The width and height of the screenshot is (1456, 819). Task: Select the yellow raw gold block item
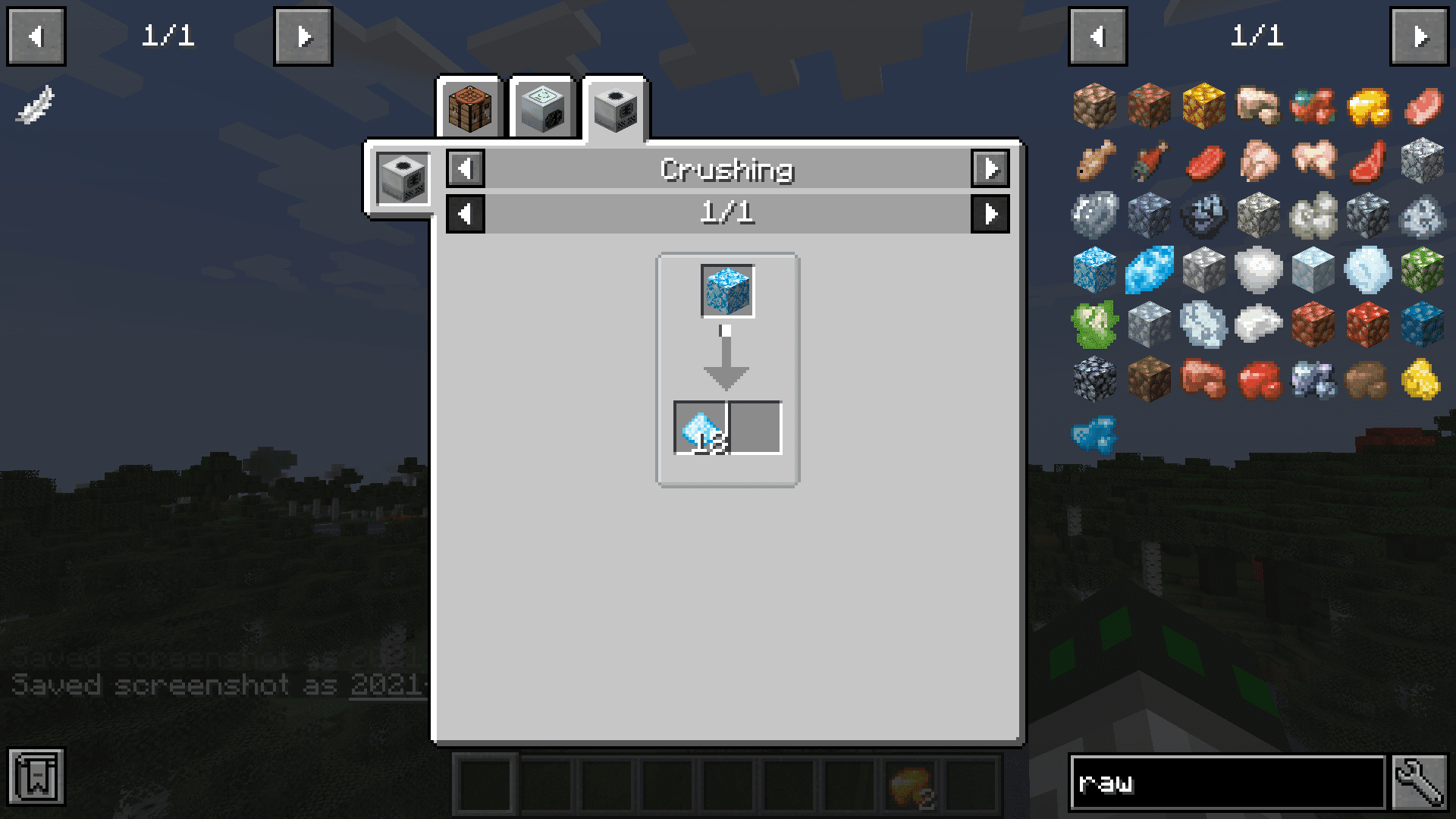(1203, 105)
